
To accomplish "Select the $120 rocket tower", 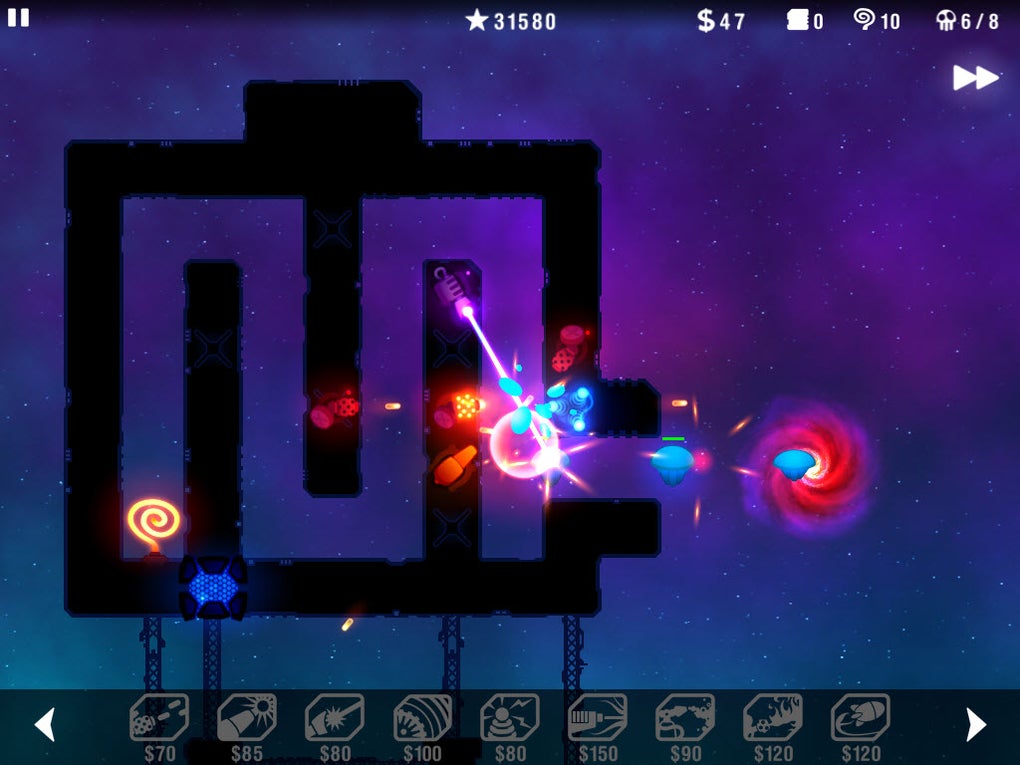I will pyautogui.click(x=860, y=718).
